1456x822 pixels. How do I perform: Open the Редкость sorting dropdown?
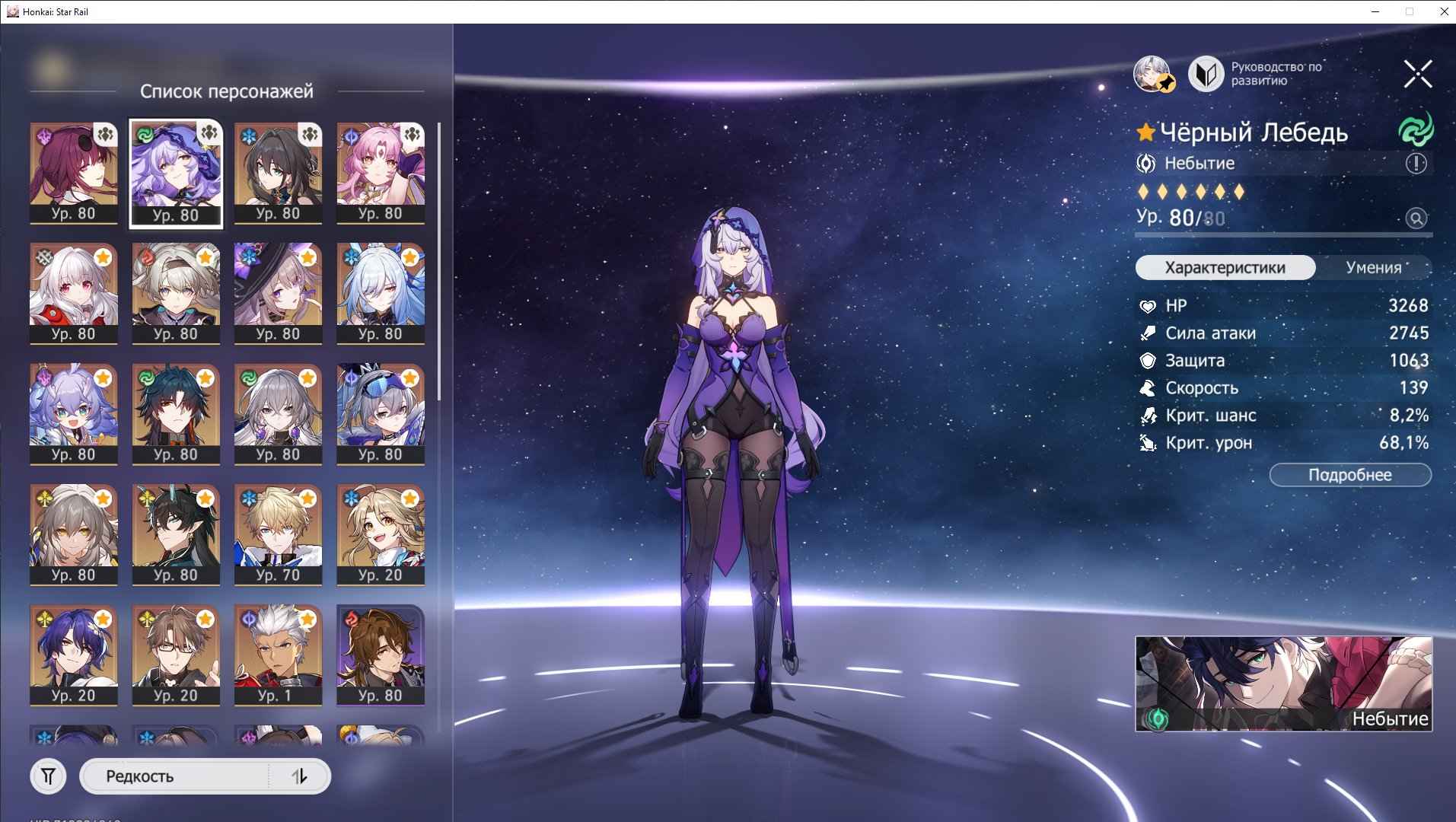click(175, 776)
